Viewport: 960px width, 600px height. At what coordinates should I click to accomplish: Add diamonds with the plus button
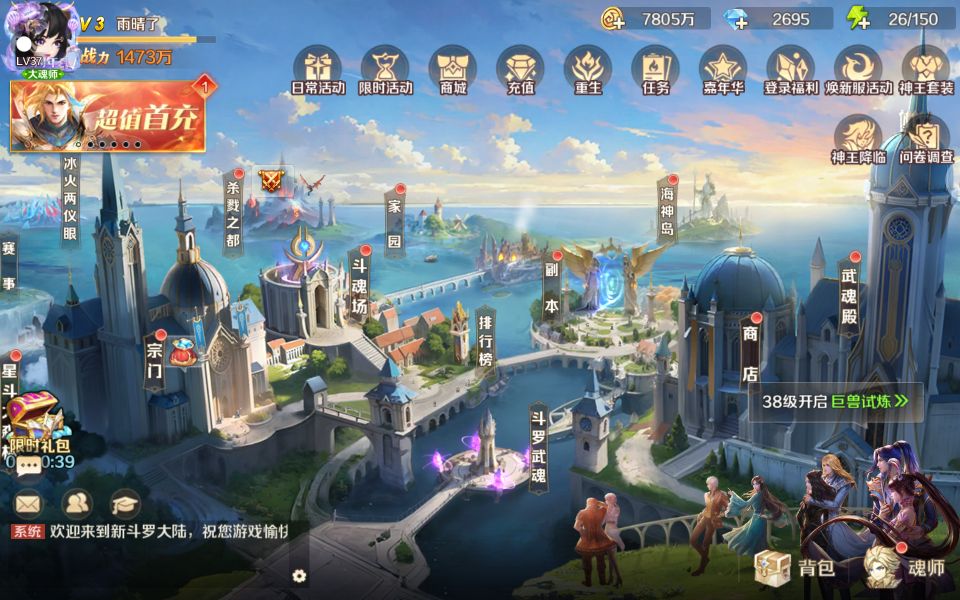tap(735, 18)
